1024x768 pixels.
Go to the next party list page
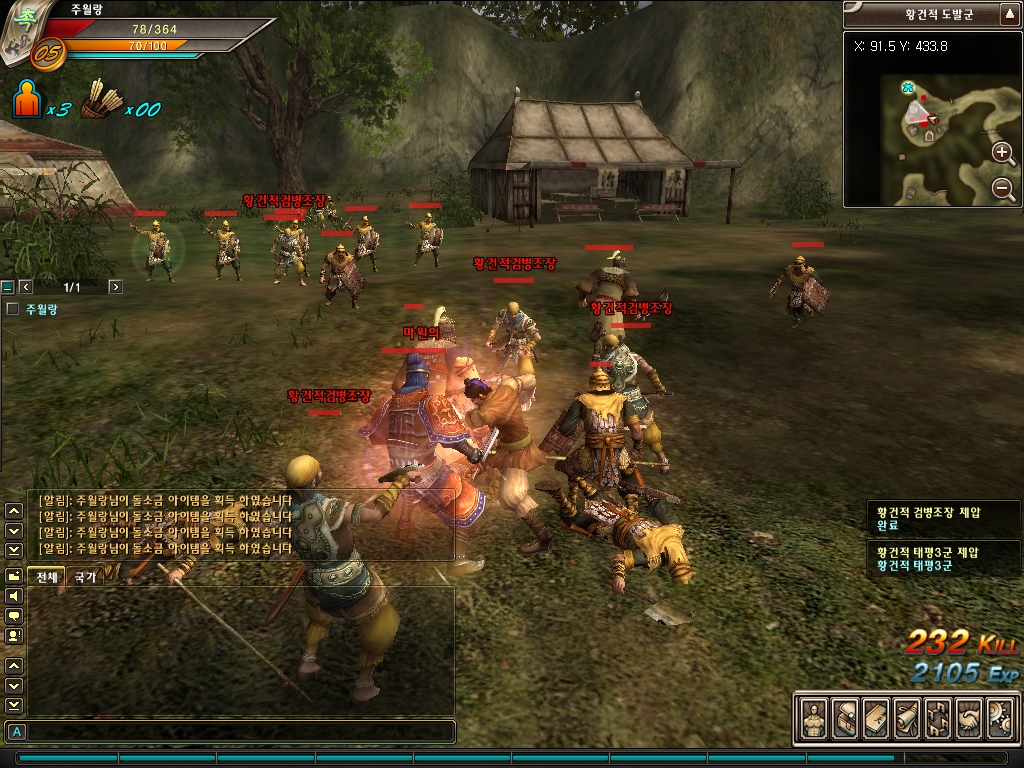point(116,287)
